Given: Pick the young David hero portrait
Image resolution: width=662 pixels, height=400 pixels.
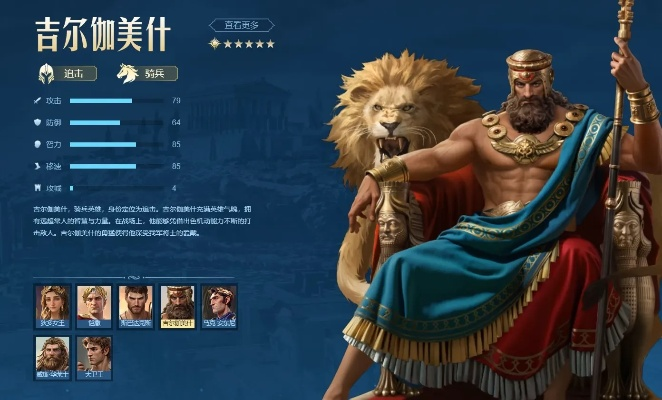Looking at the screenshot, I should (95, 354).
